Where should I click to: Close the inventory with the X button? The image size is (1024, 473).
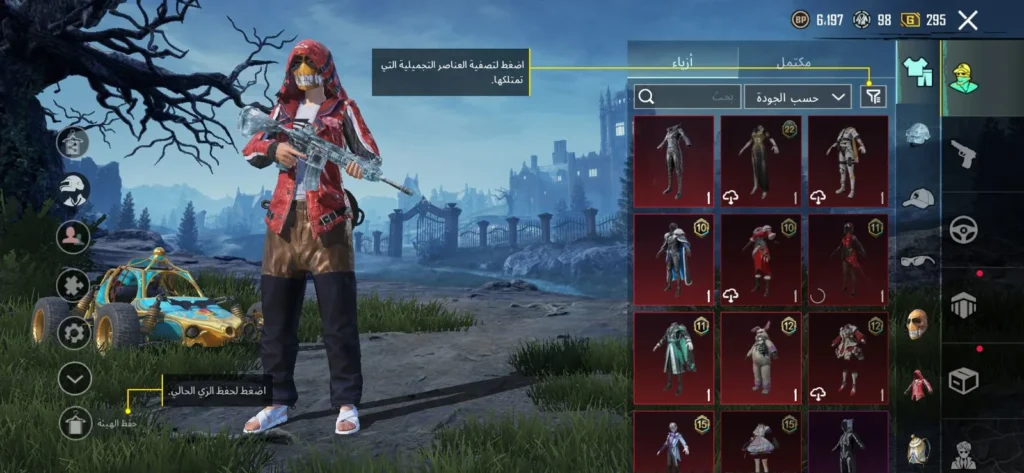[x=967, y=20]
